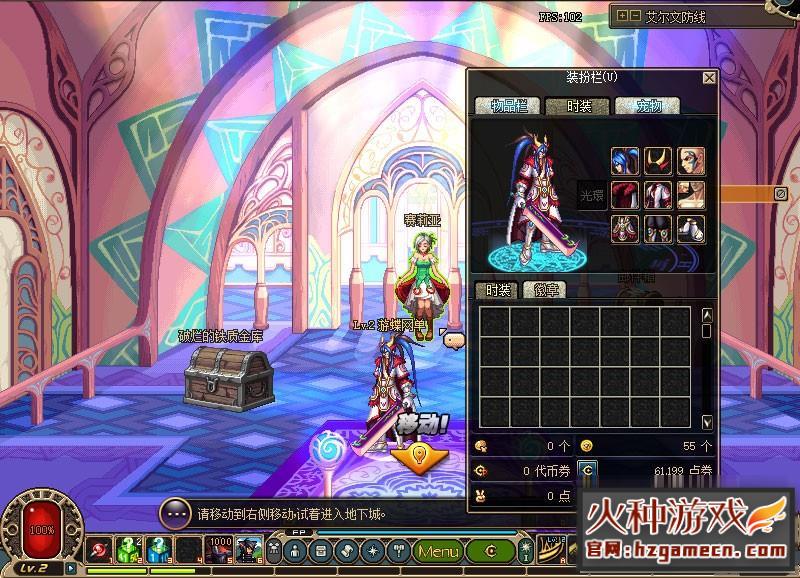Open the main Menu button
800x578 pixels.
coord(438,551)
